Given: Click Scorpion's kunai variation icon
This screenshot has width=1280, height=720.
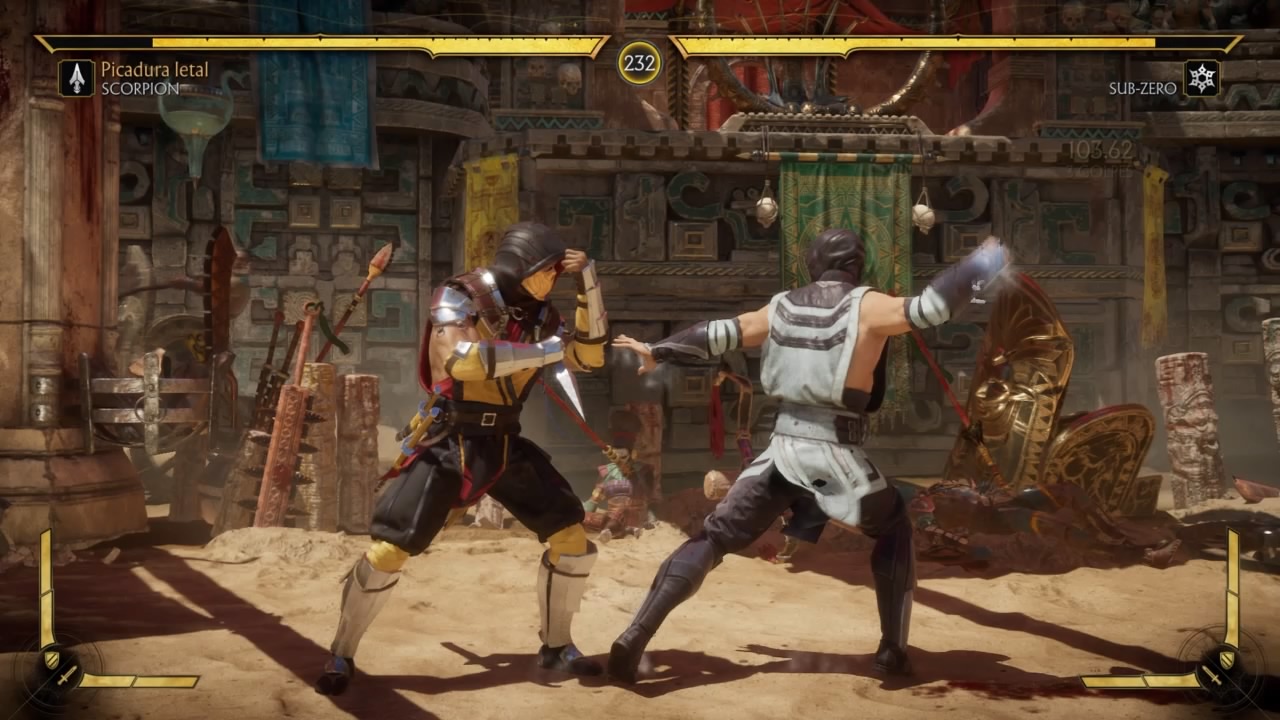Looking at the screenshot, I should pos(76,78).
